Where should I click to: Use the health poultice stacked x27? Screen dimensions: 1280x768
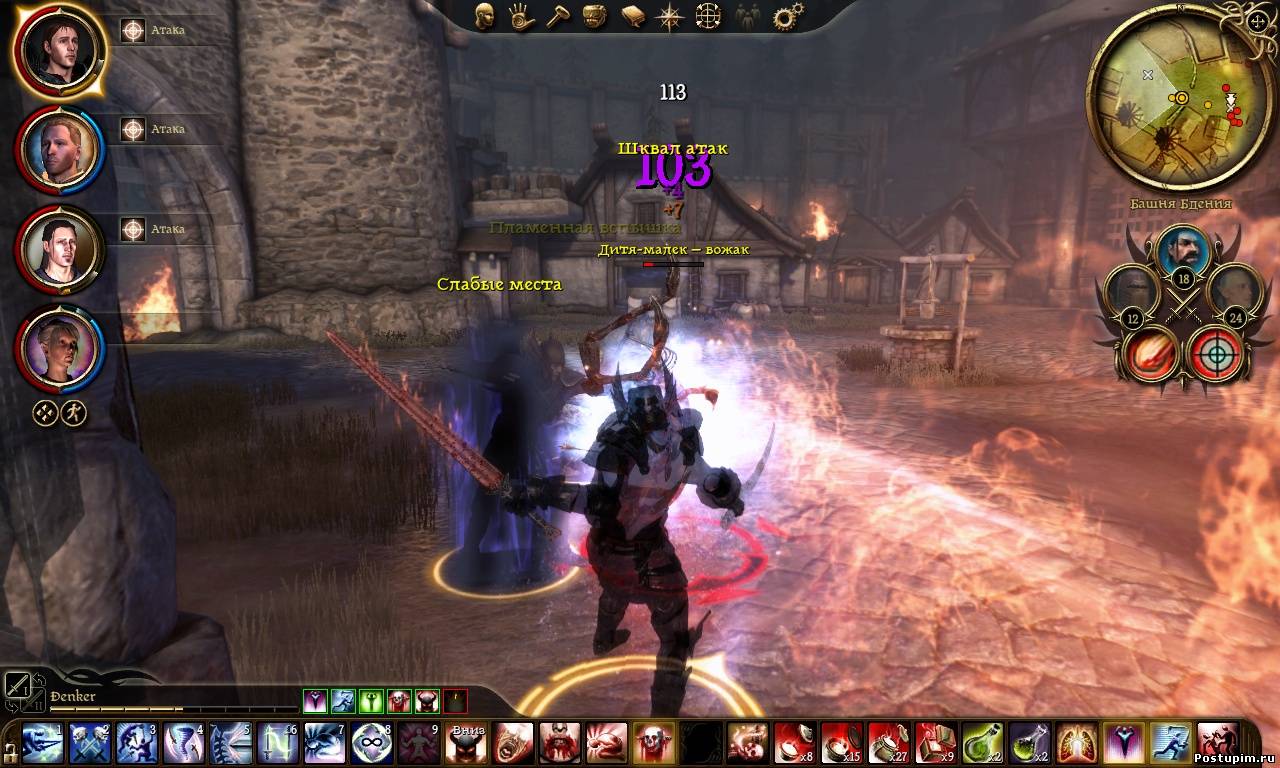889,744
